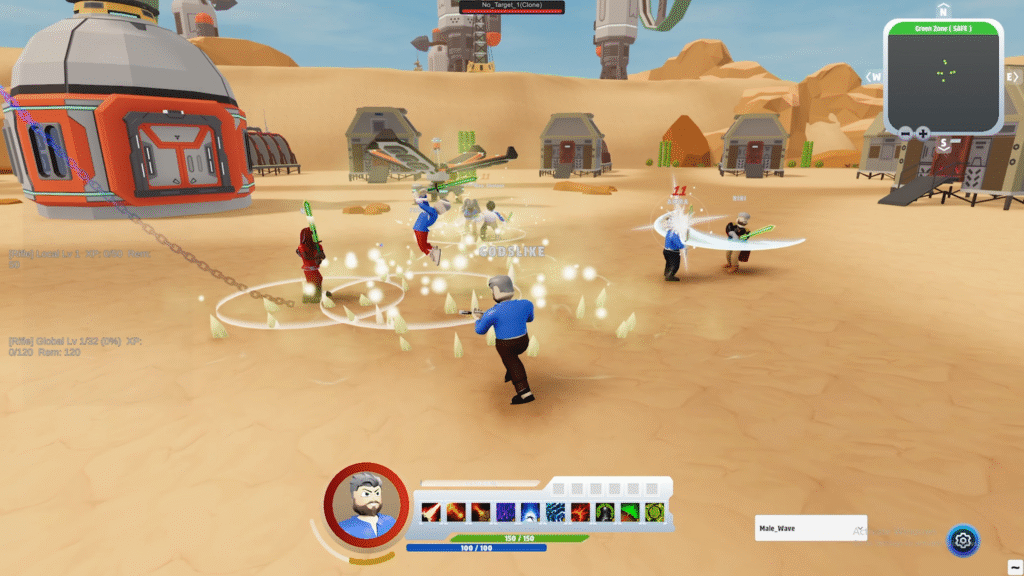1024x576 pixels.
Task: Click the tilde console button
Action: pyautogui.click(x=1015, y=567)
